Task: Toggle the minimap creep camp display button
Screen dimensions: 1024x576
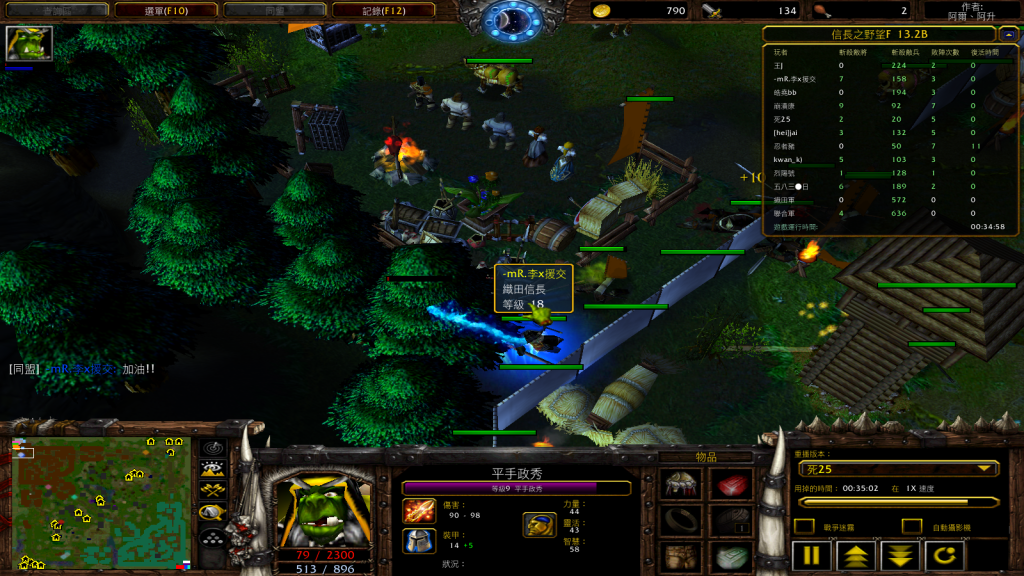Action: [212, 512]
